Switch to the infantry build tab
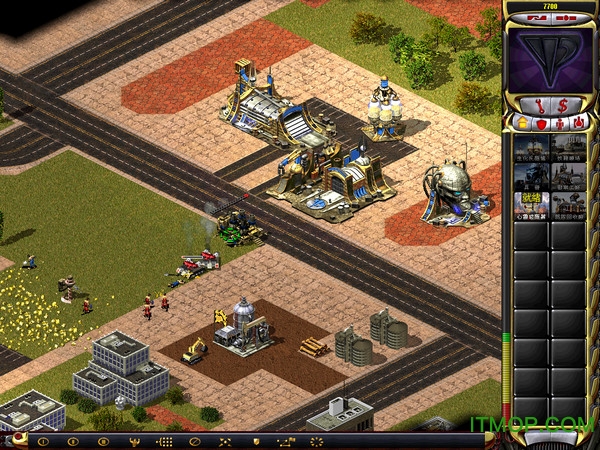The height and width of the screenshot is (450, 600). (x=560, y=122)
